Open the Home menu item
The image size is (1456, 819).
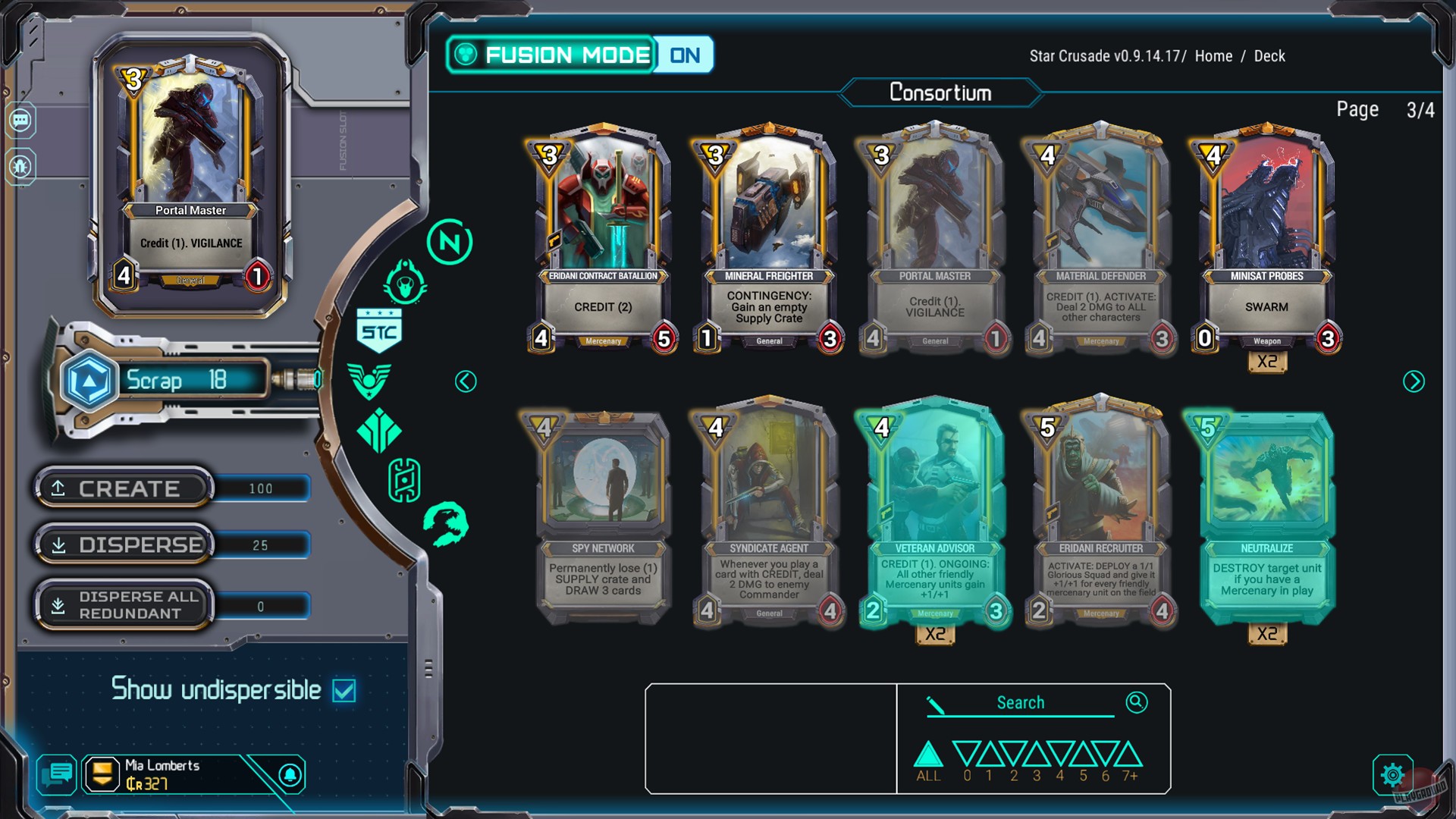tap(1213, 55)
